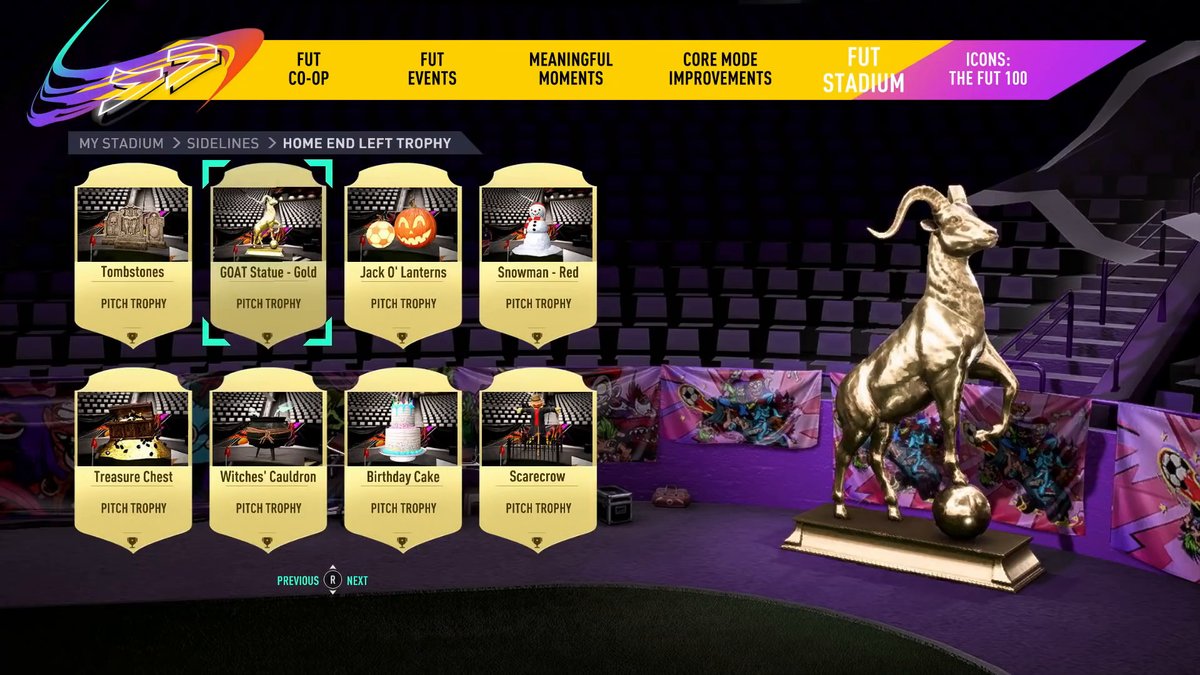This screenshot has height=675, width=1200.
Task: Choose the Scarecrow pitch trophy card
Action: pyautogui.click(x=538, y=460)
